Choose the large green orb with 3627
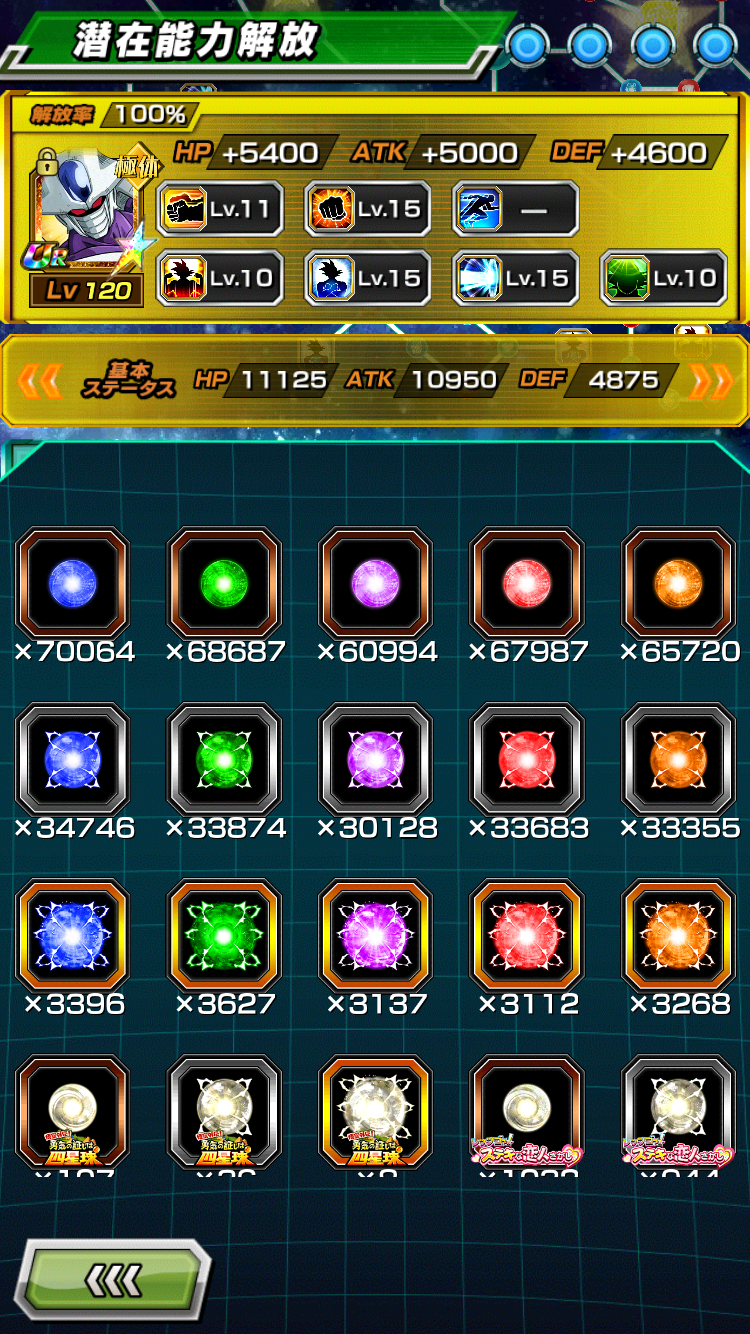750x1334 pixels. coord(225,935)
